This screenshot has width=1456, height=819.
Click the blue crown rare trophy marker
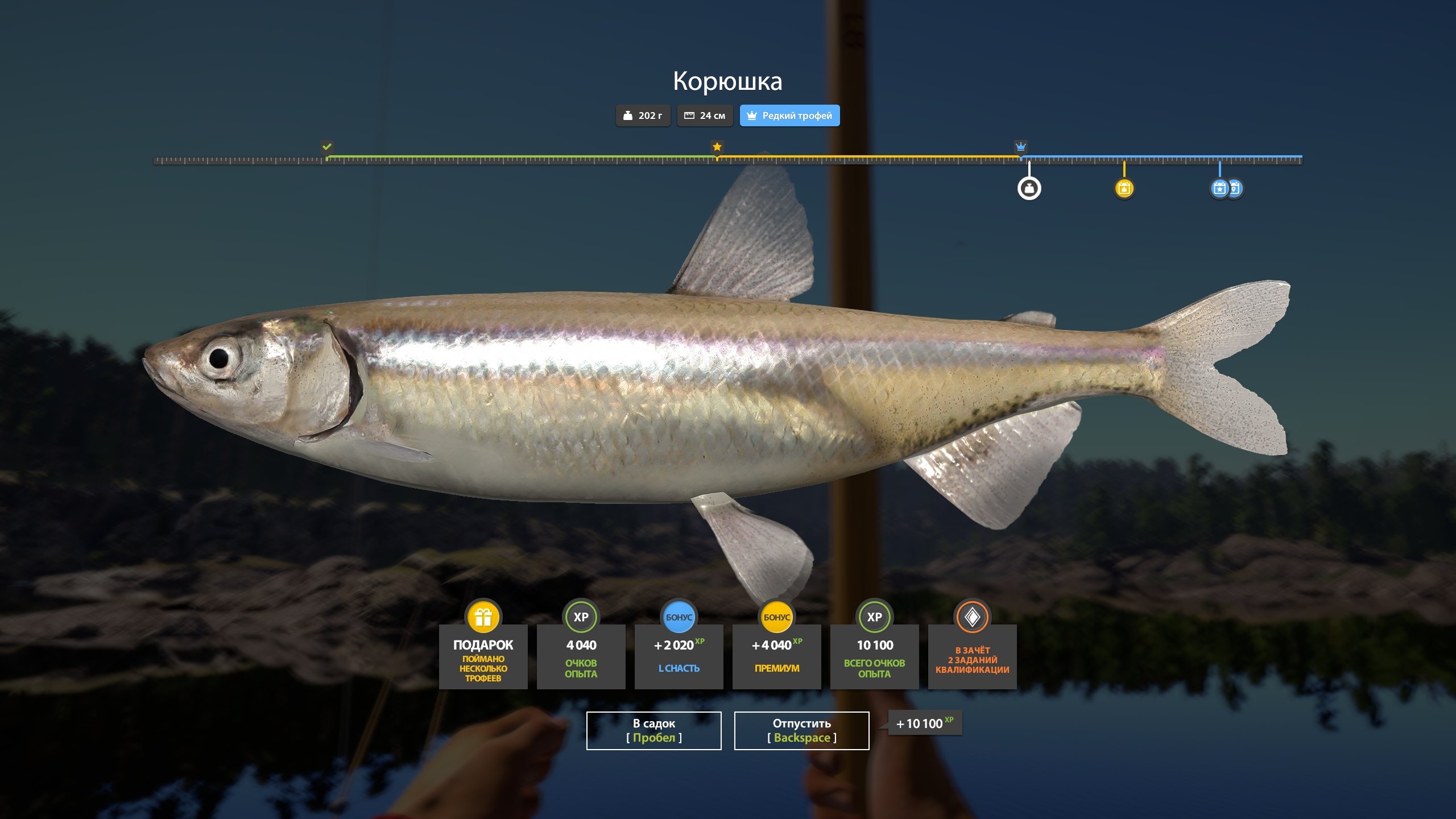1021,146
